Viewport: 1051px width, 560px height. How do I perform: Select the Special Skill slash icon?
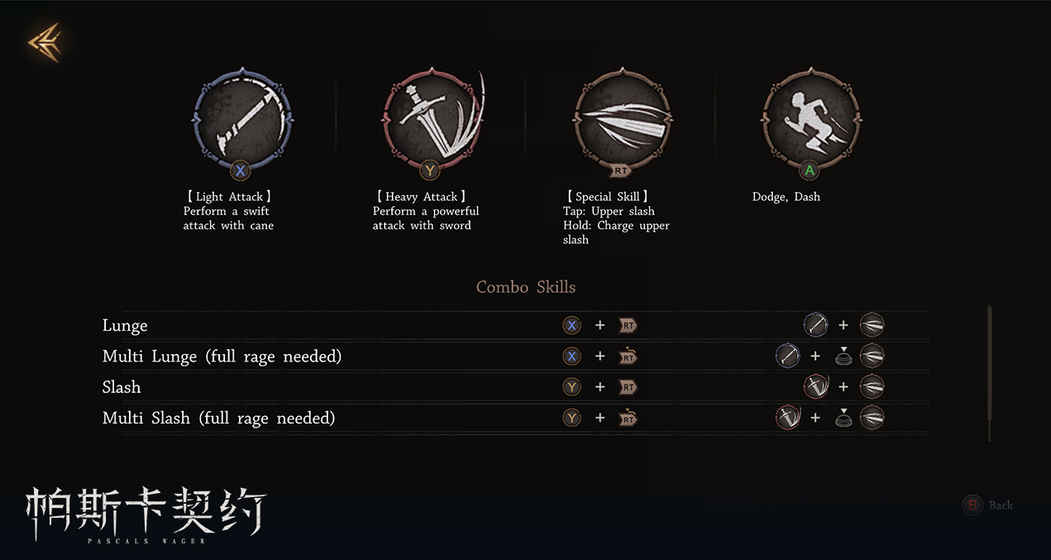point(621,118)
